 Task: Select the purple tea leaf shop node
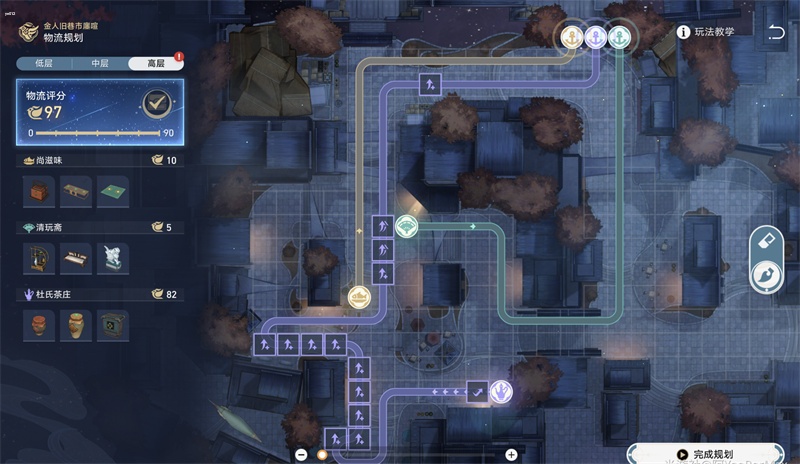pos(500,391)
